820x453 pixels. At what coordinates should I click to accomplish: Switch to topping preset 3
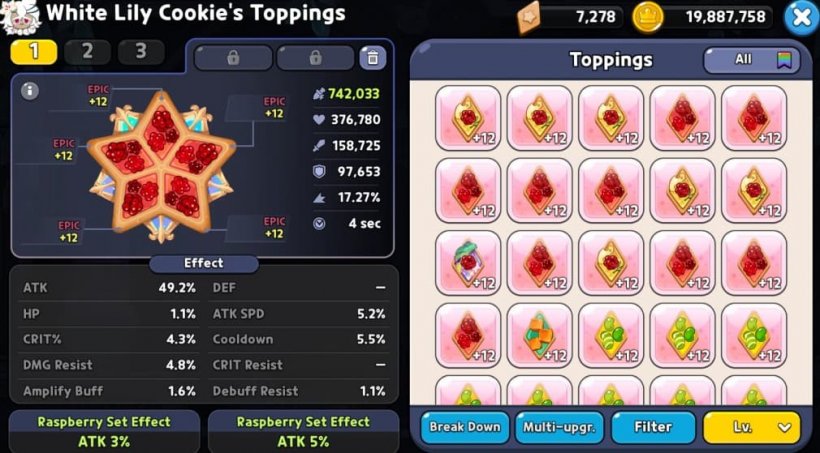point(141,52)
